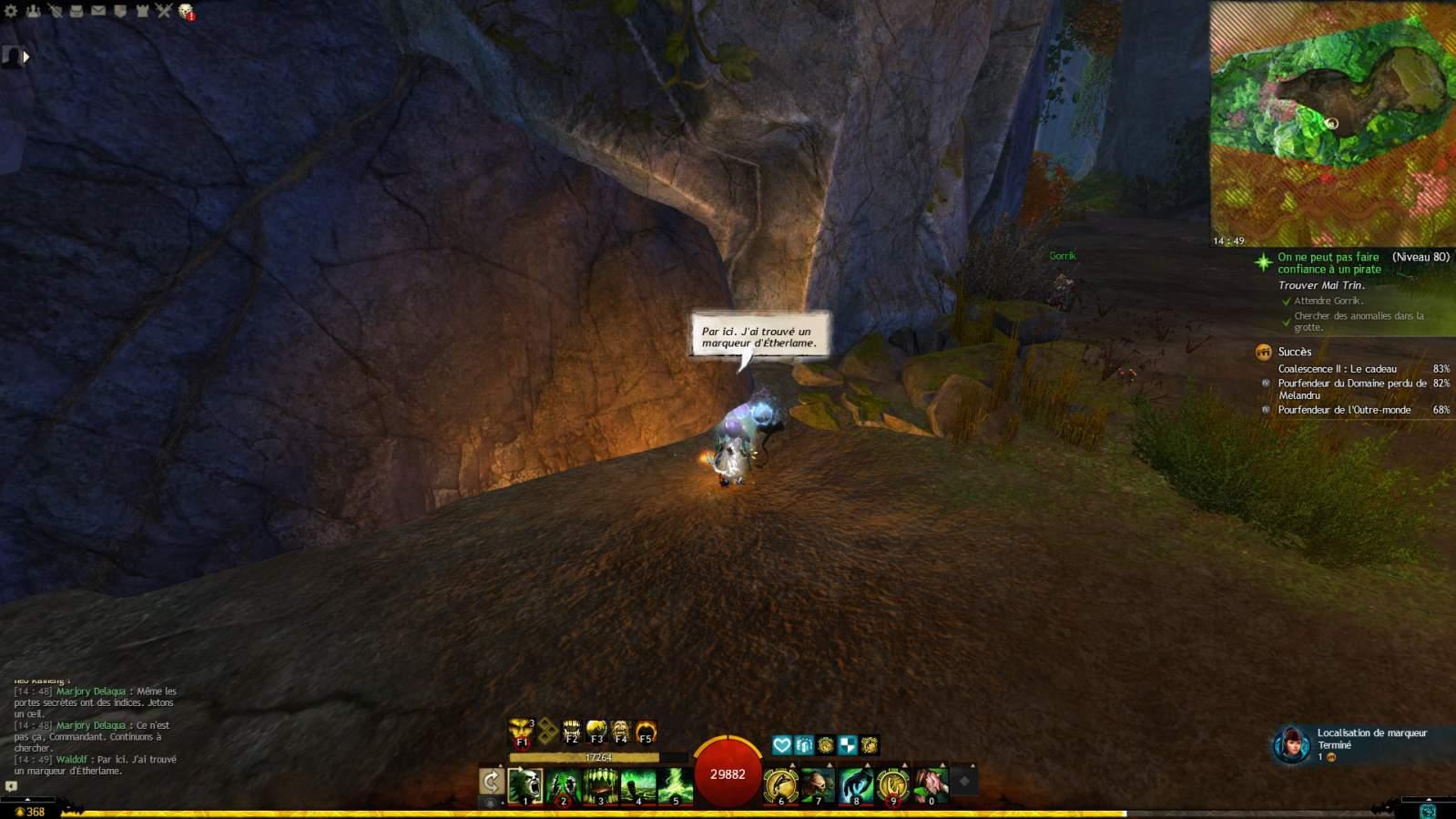Click the lion icon with the red alert badge
The width and height of the screenshot is (1456, 819).
pos(186,12)
